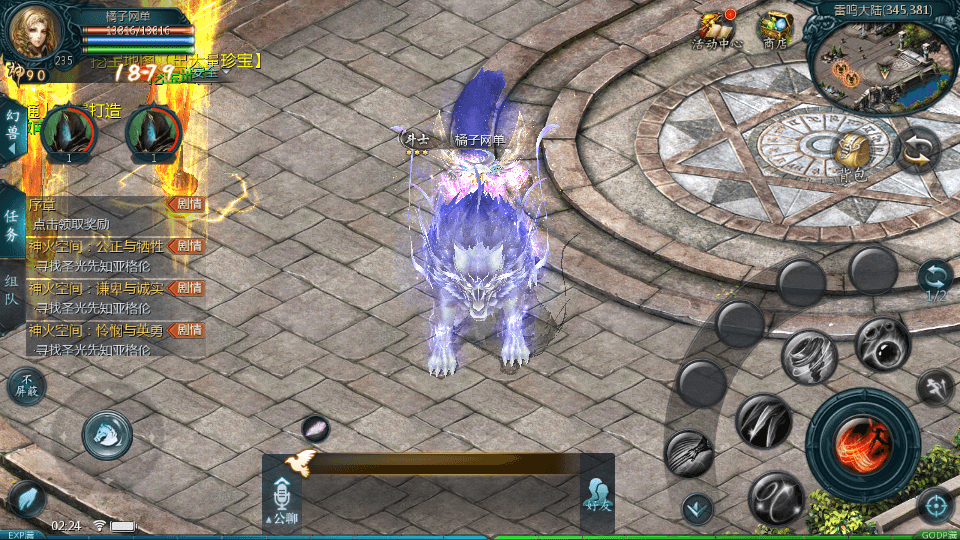This screenshot has height=540, width=960.
Task: Switch to the 任务 quest tab
Action: point(12,225)
